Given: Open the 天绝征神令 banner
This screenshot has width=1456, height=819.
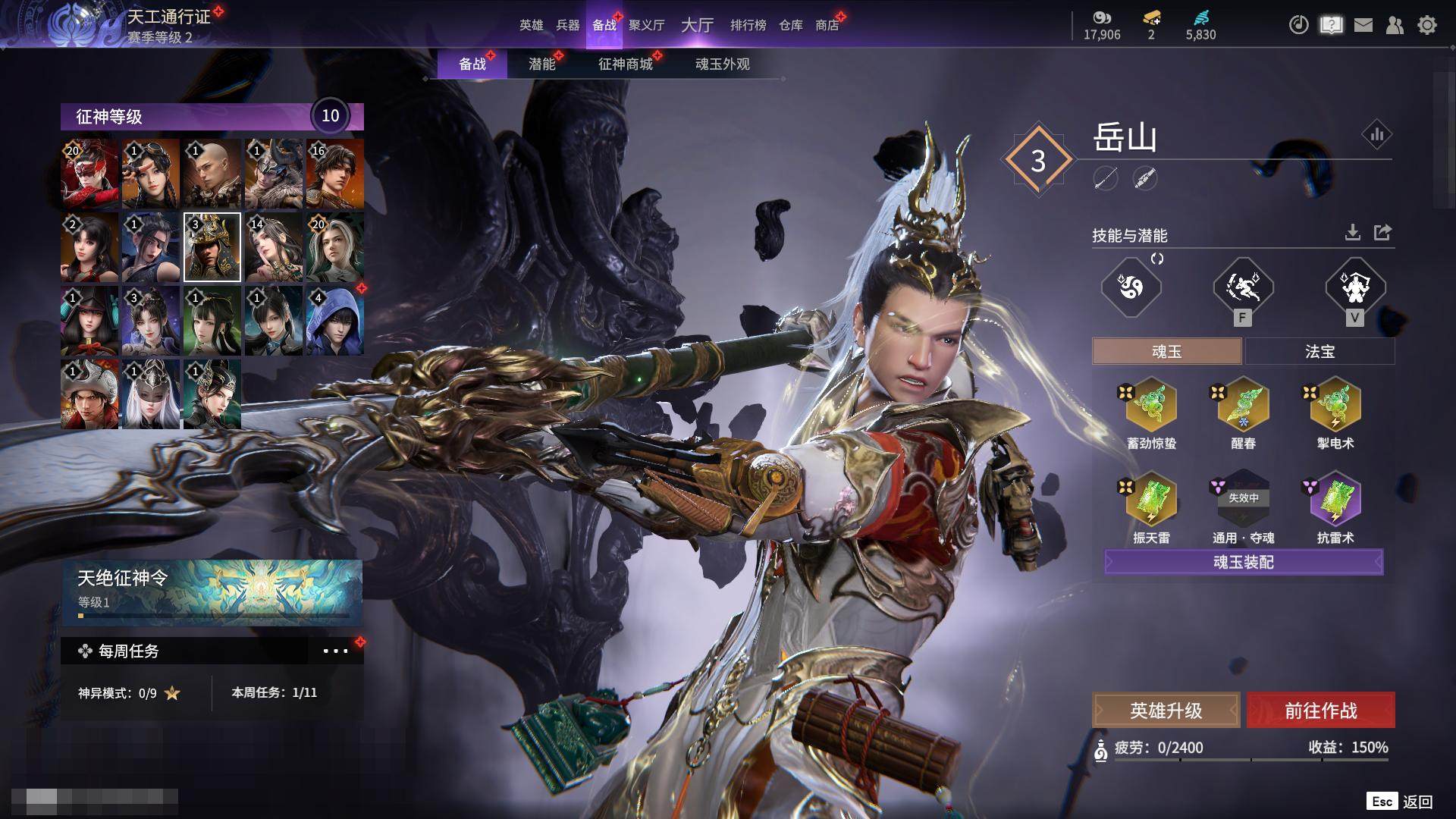Looking at the screenshot, I should click(212, 591).
